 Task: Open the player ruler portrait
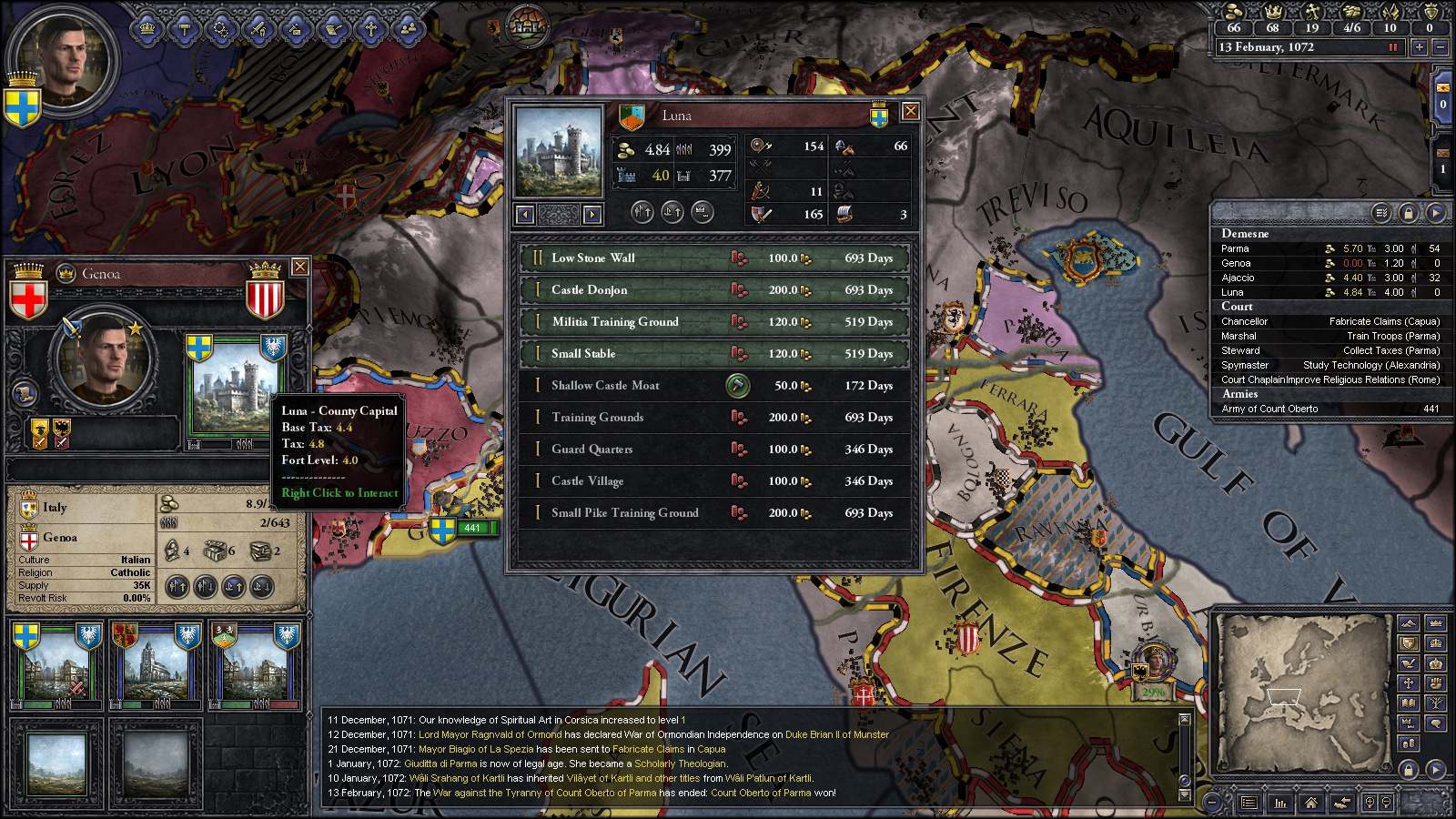click(x=64, y=61)
